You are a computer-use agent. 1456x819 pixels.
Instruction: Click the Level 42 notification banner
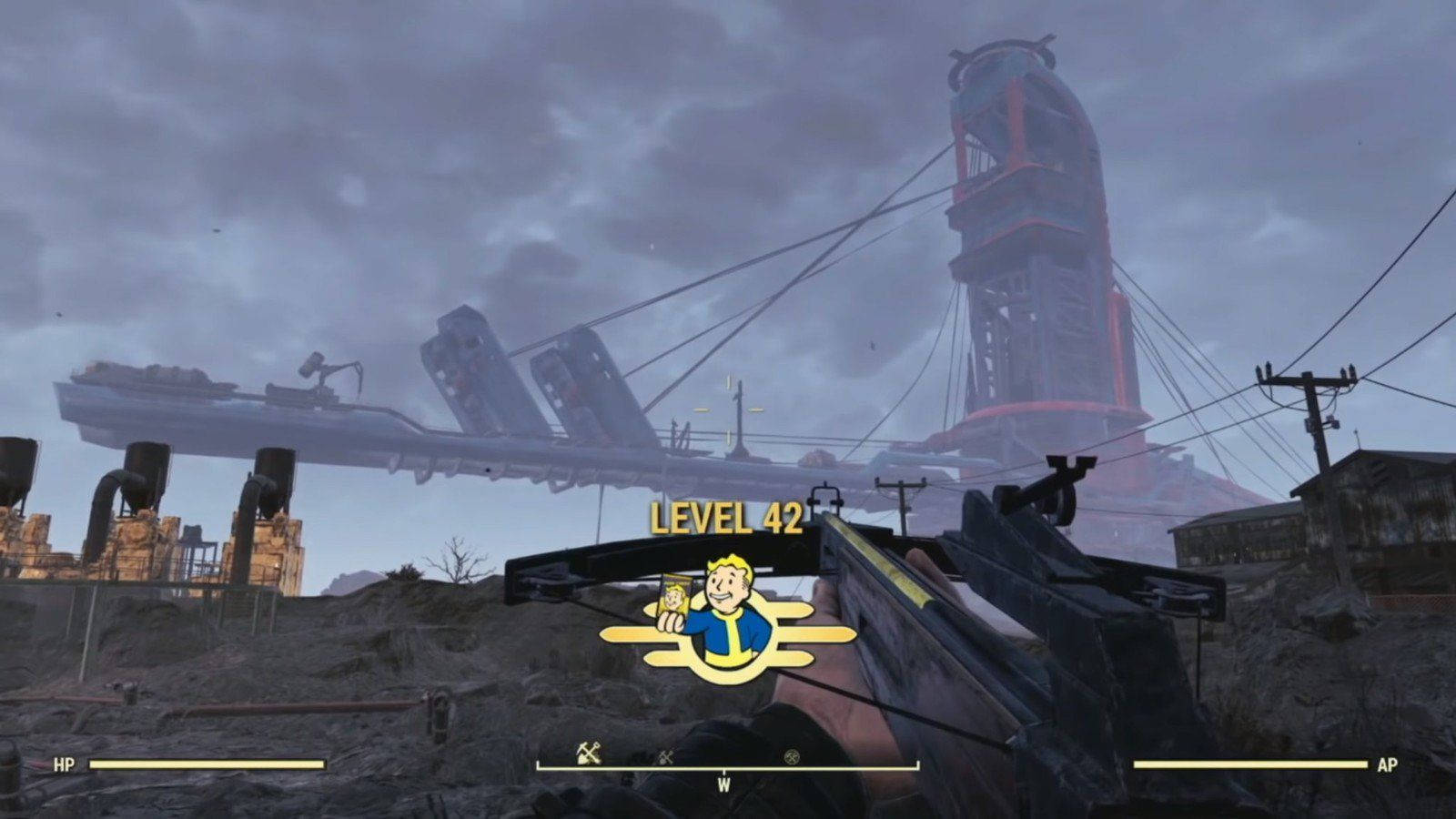click(726, 518)
